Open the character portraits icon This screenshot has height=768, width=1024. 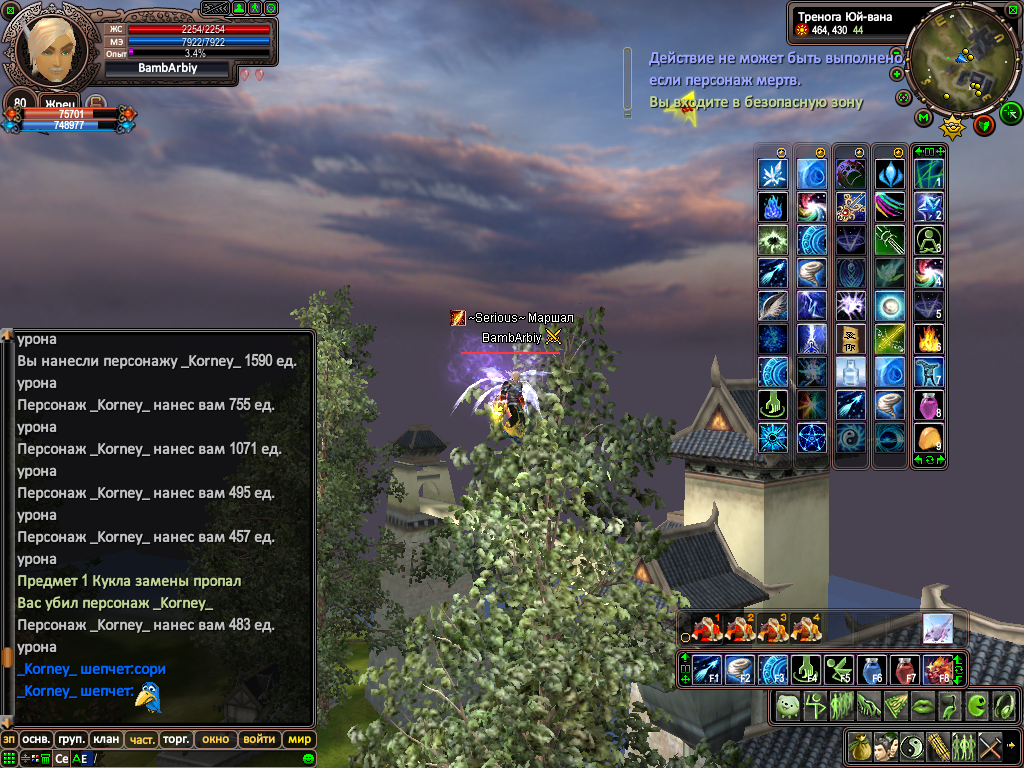click(x=885, y=746)
